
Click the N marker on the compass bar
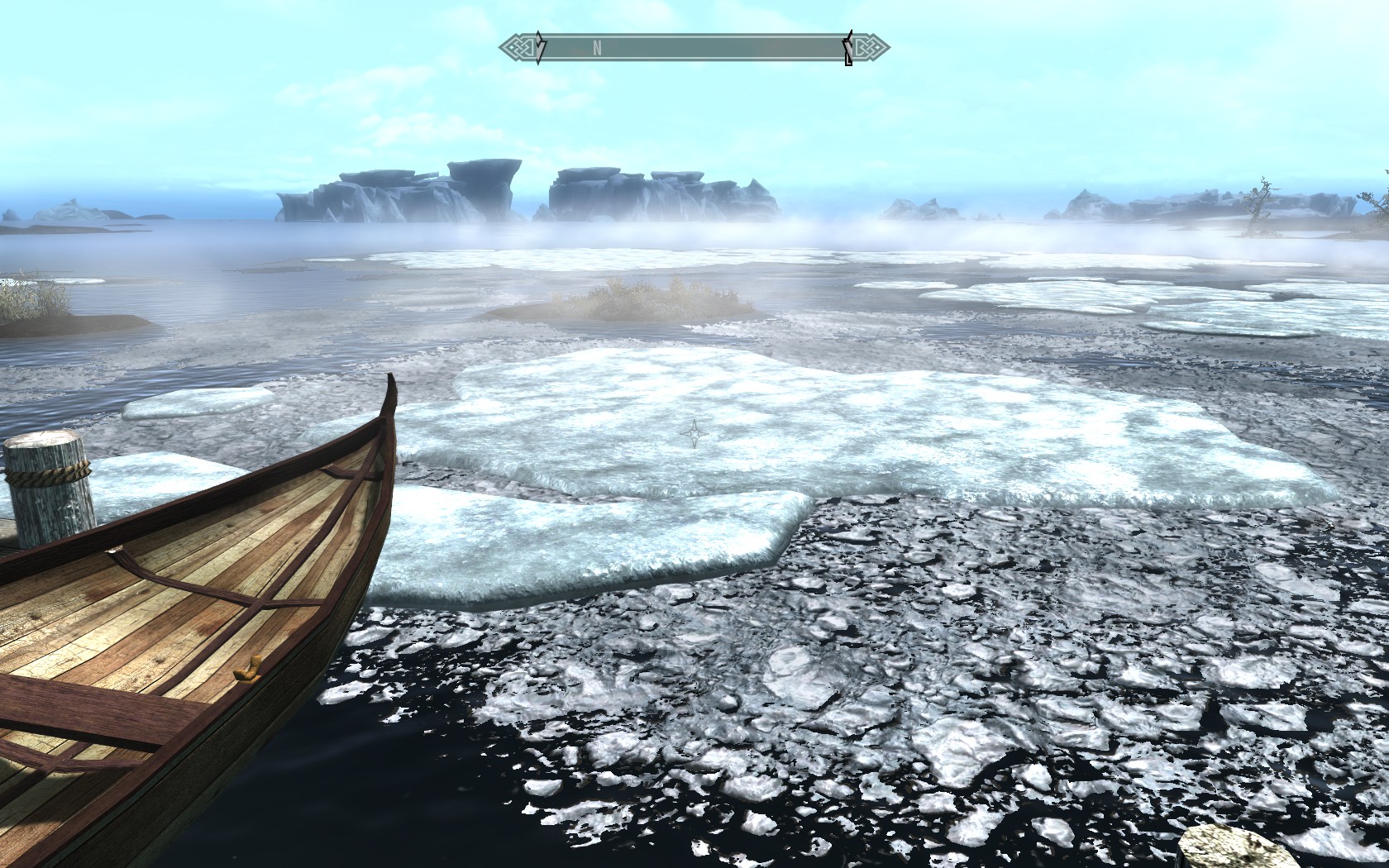coord(597,48)
